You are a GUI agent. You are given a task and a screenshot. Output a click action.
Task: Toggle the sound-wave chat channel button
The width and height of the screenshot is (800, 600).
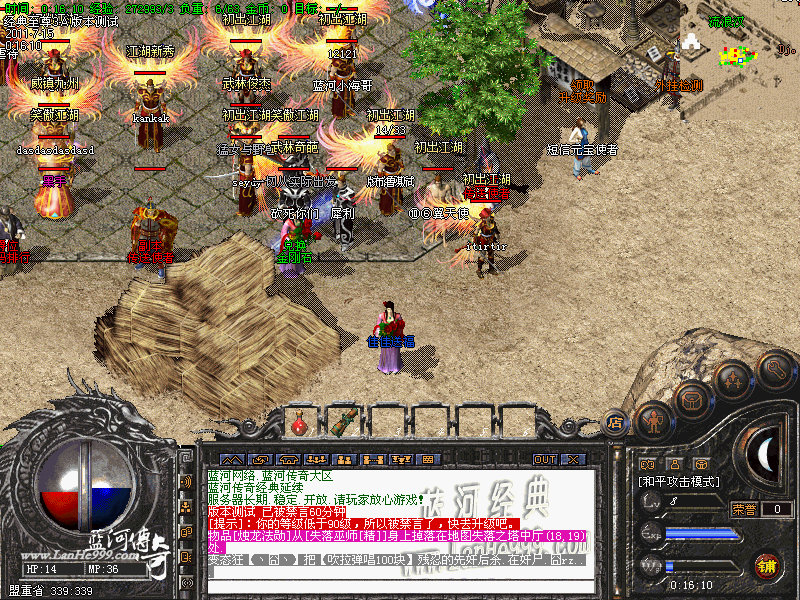186,482
